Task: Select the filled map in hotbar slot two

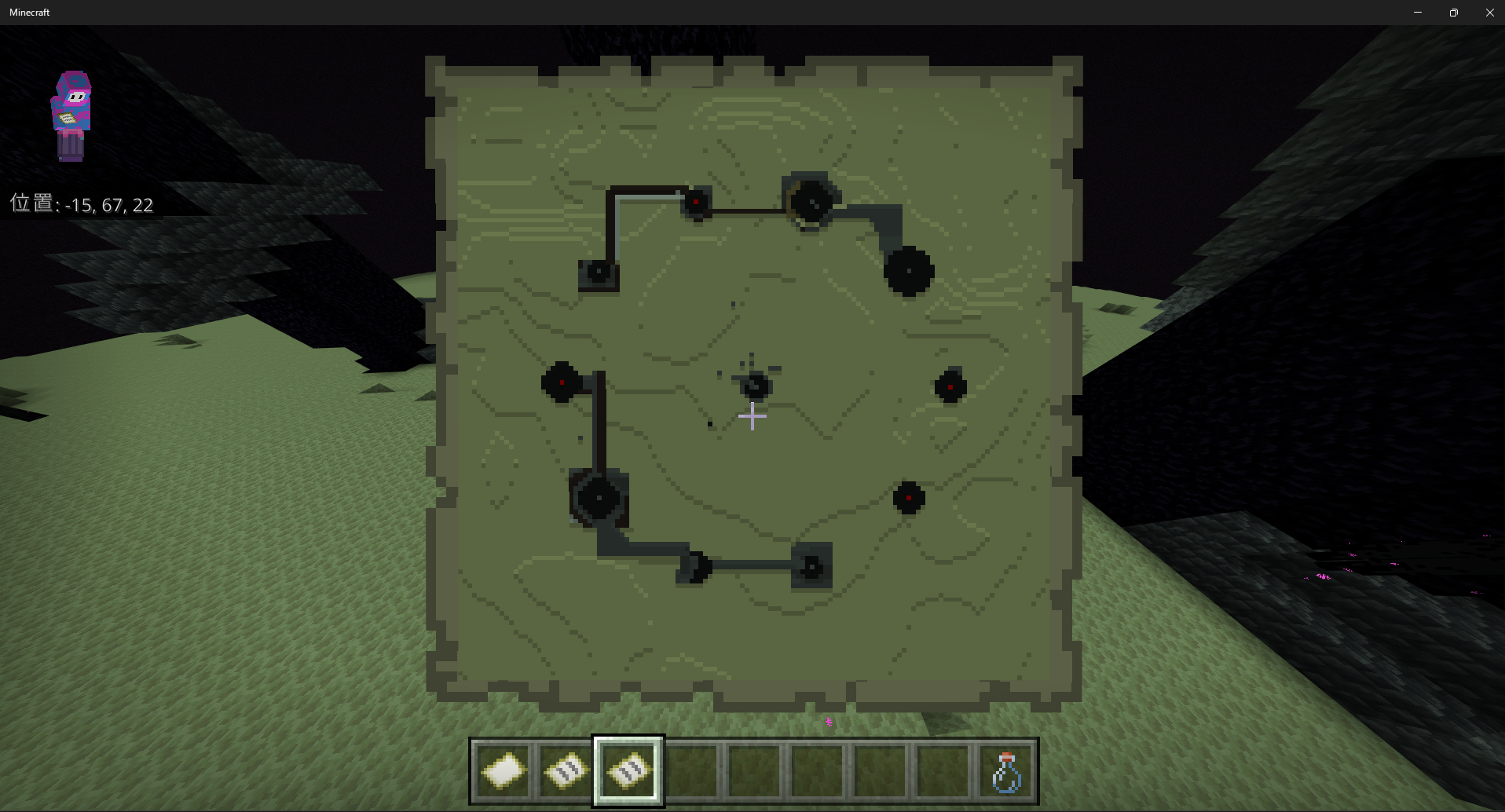Action: pos(564,772)
